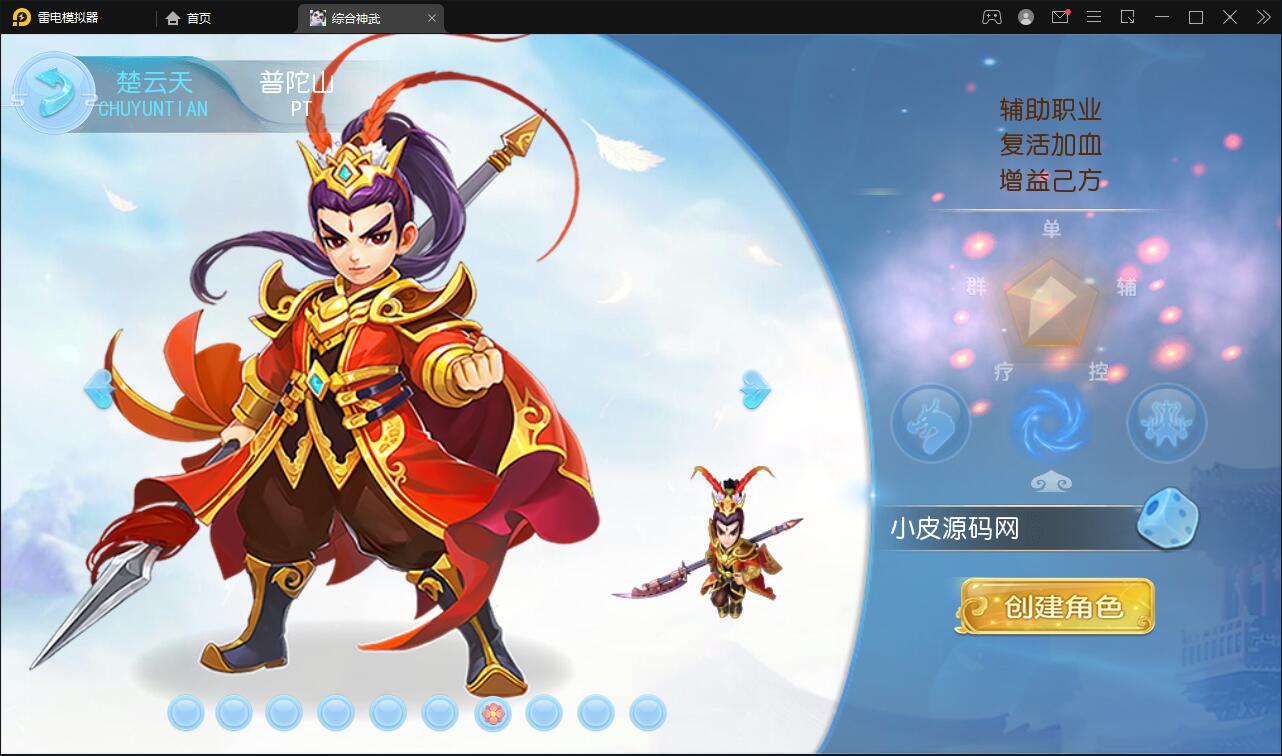Select the flower-marked character dot
This screenshot has height=756, width=1282.
point(493,714)
